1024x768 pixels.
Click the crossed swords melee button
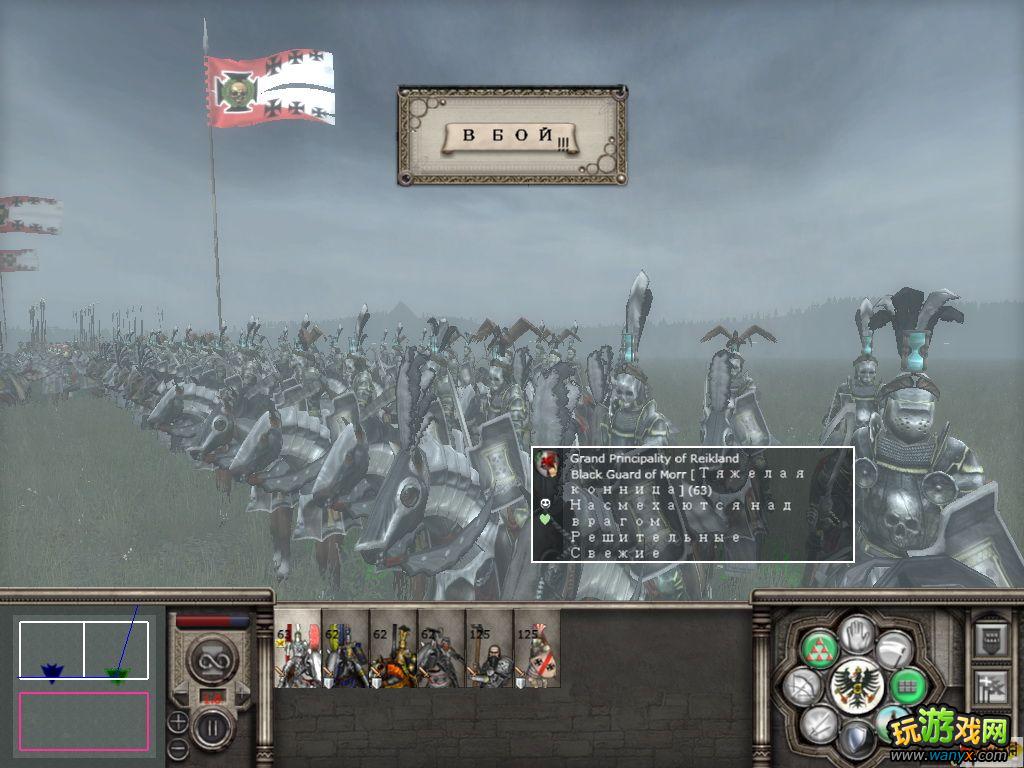tap(820, 723)
